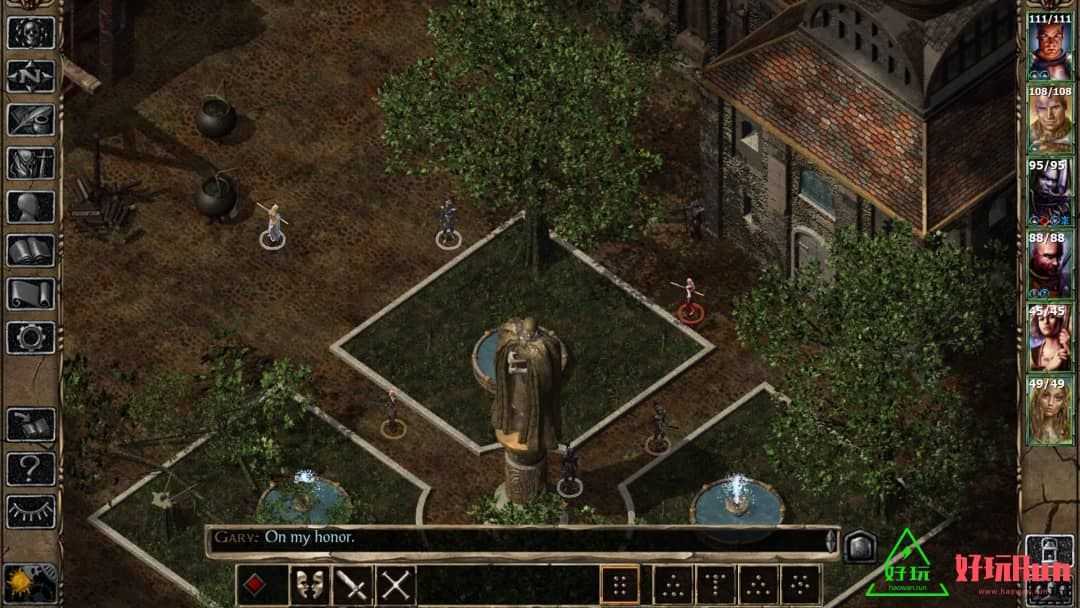Open the mage spellbook button
Screen dimensions: 1080x608
31,250
